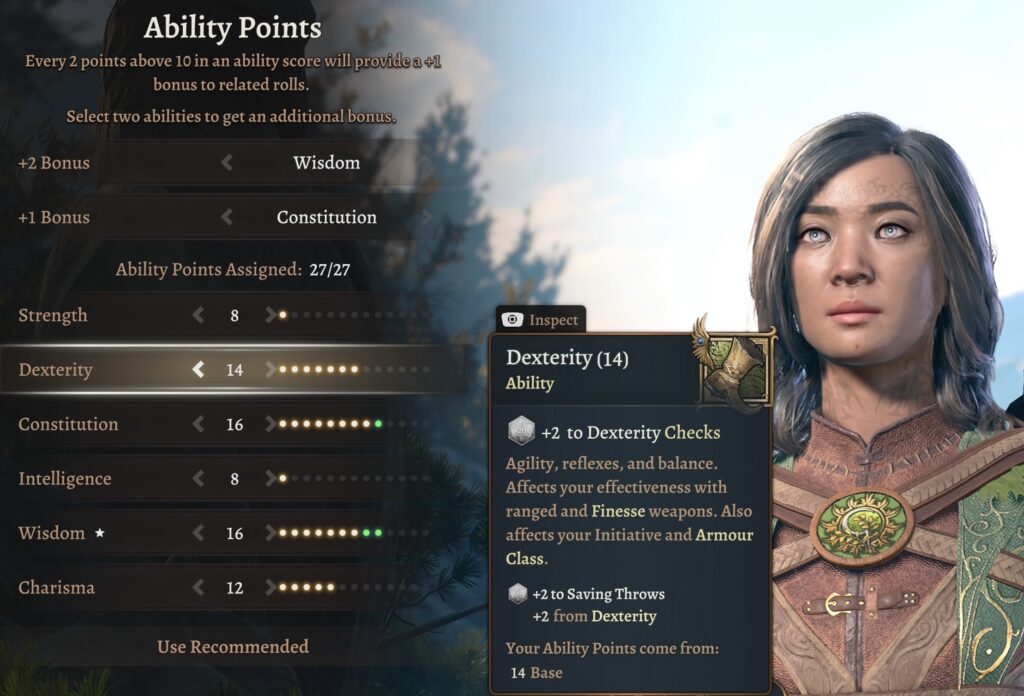Open the Inspect tab on the tooltip
The height and width of the screenshot is (696, 1024).
pyautogui.click(x=542, y=320)
